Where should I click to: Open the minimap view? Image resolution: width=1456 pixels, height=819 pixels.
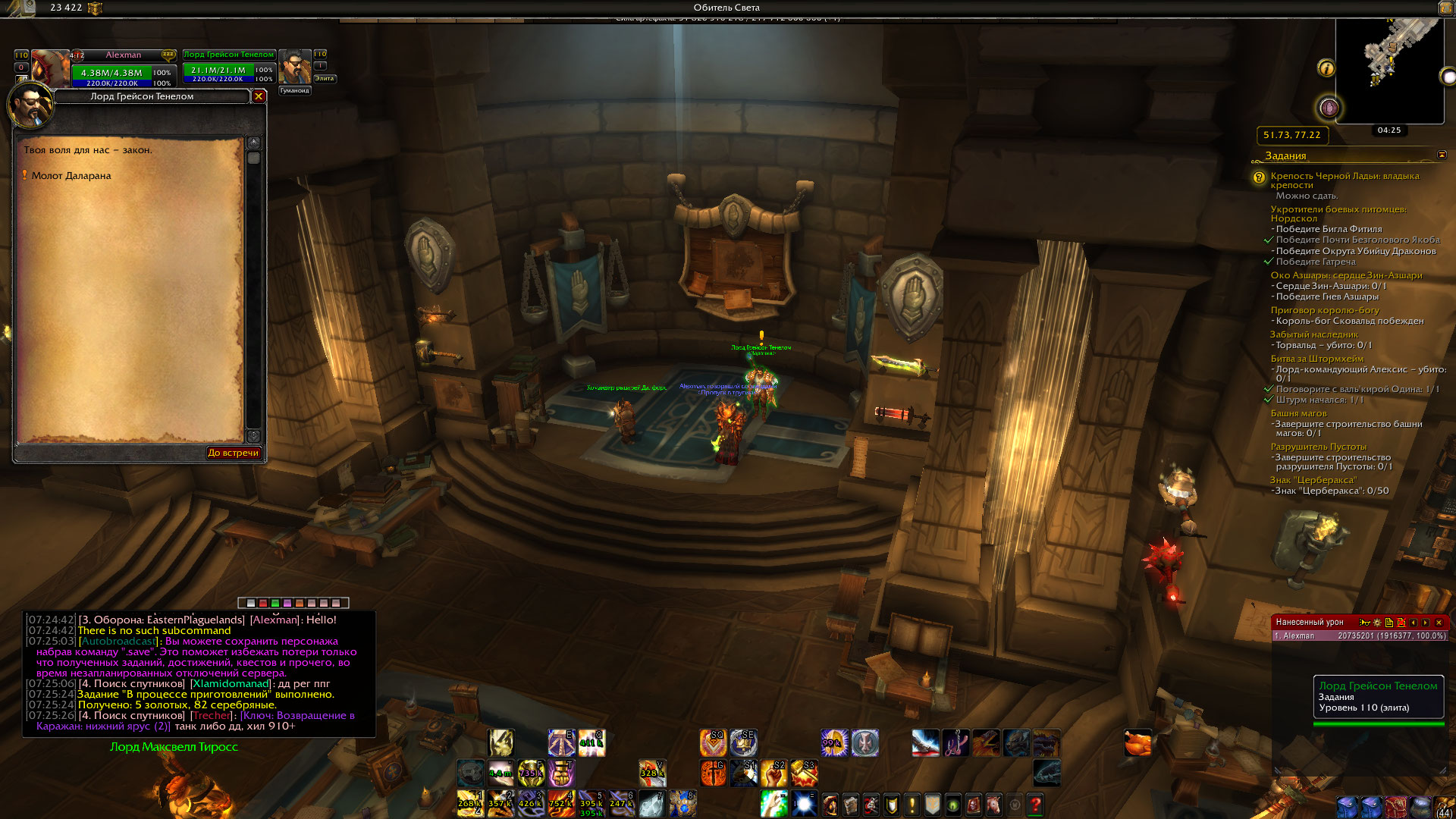(x=1389, y=68)
